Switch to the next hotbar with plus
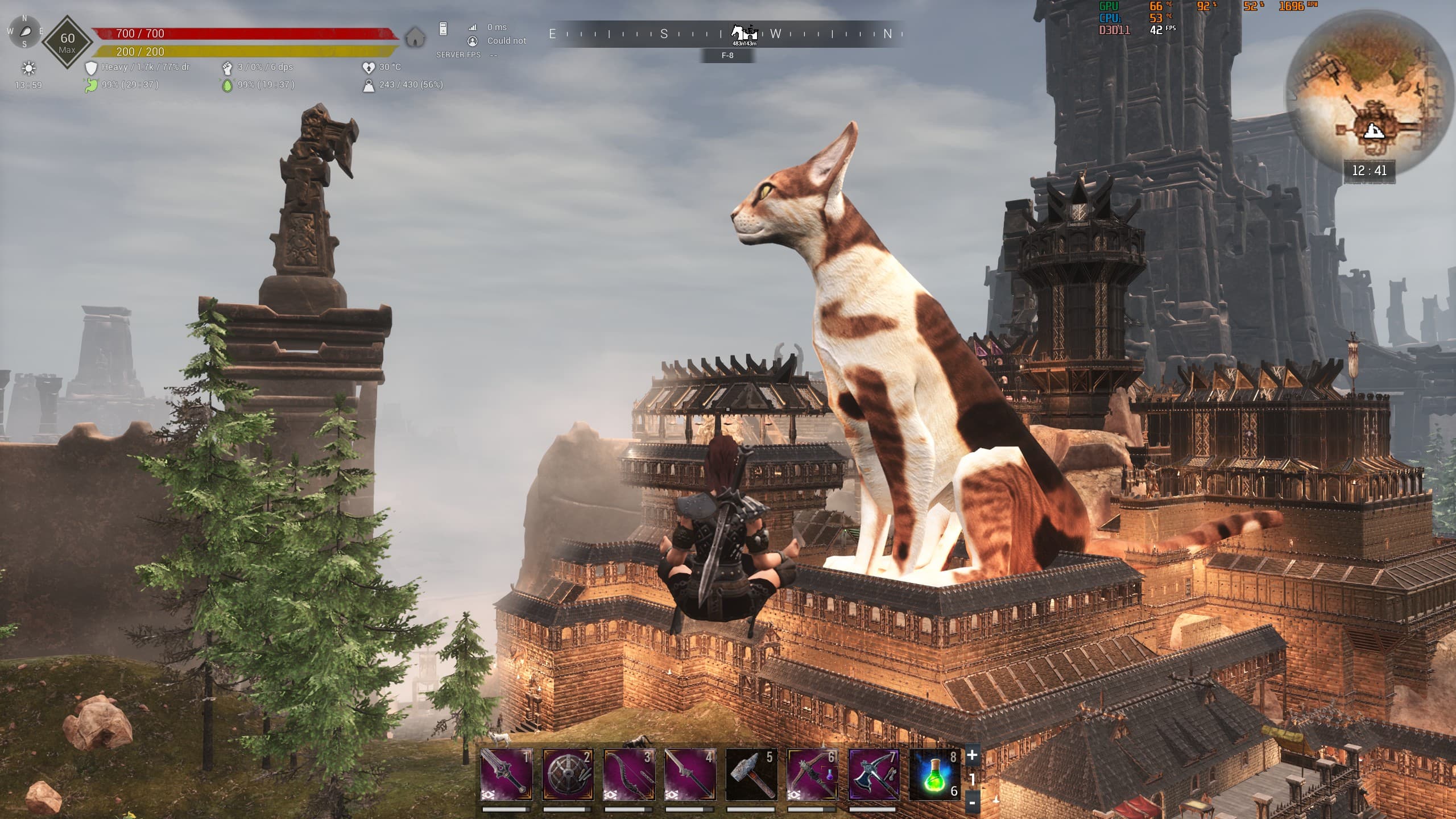1456x819 pixels. [x=972, y=755]
